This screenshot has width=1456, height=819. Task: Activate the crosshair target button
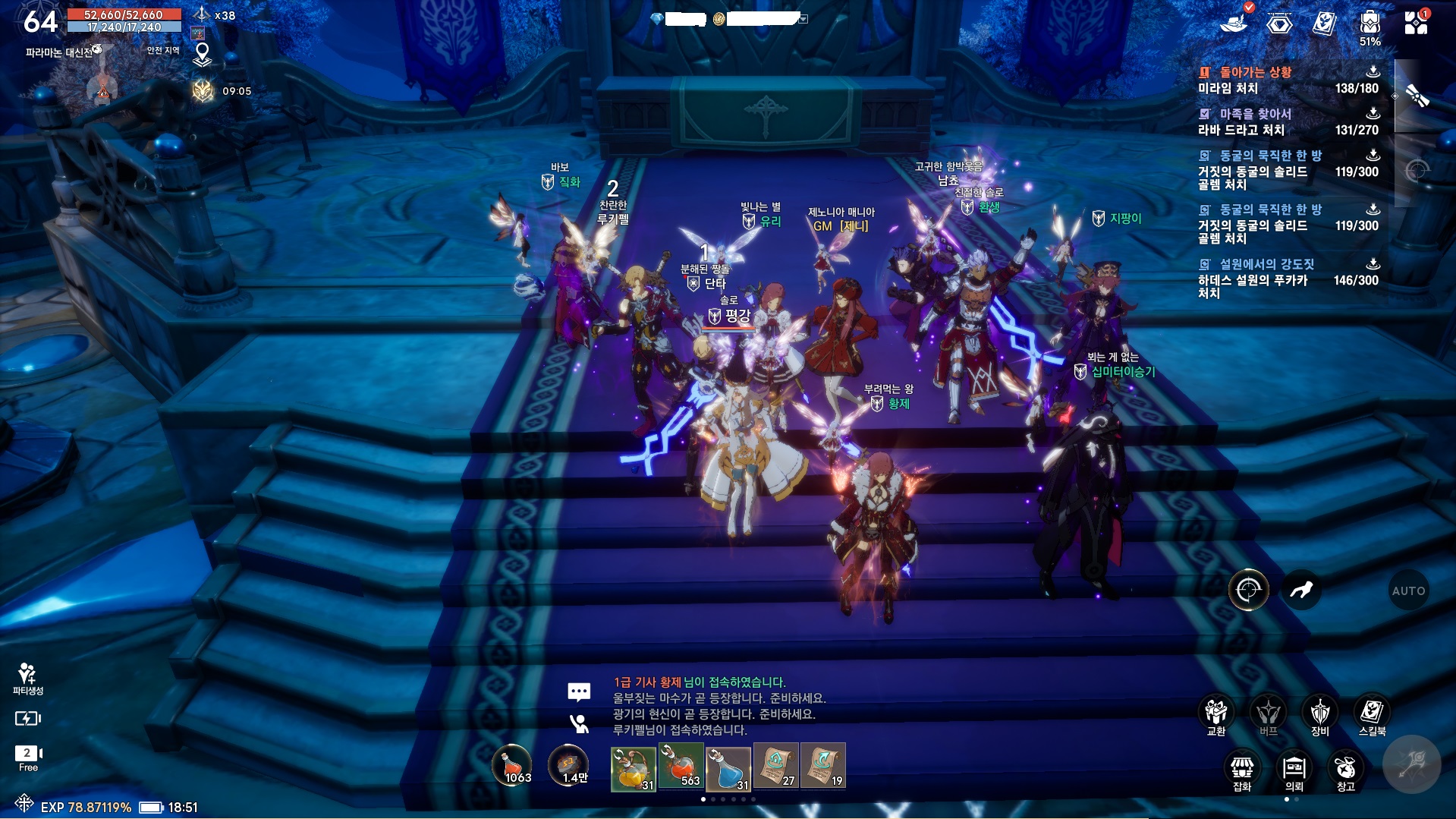click(1248, 589)
